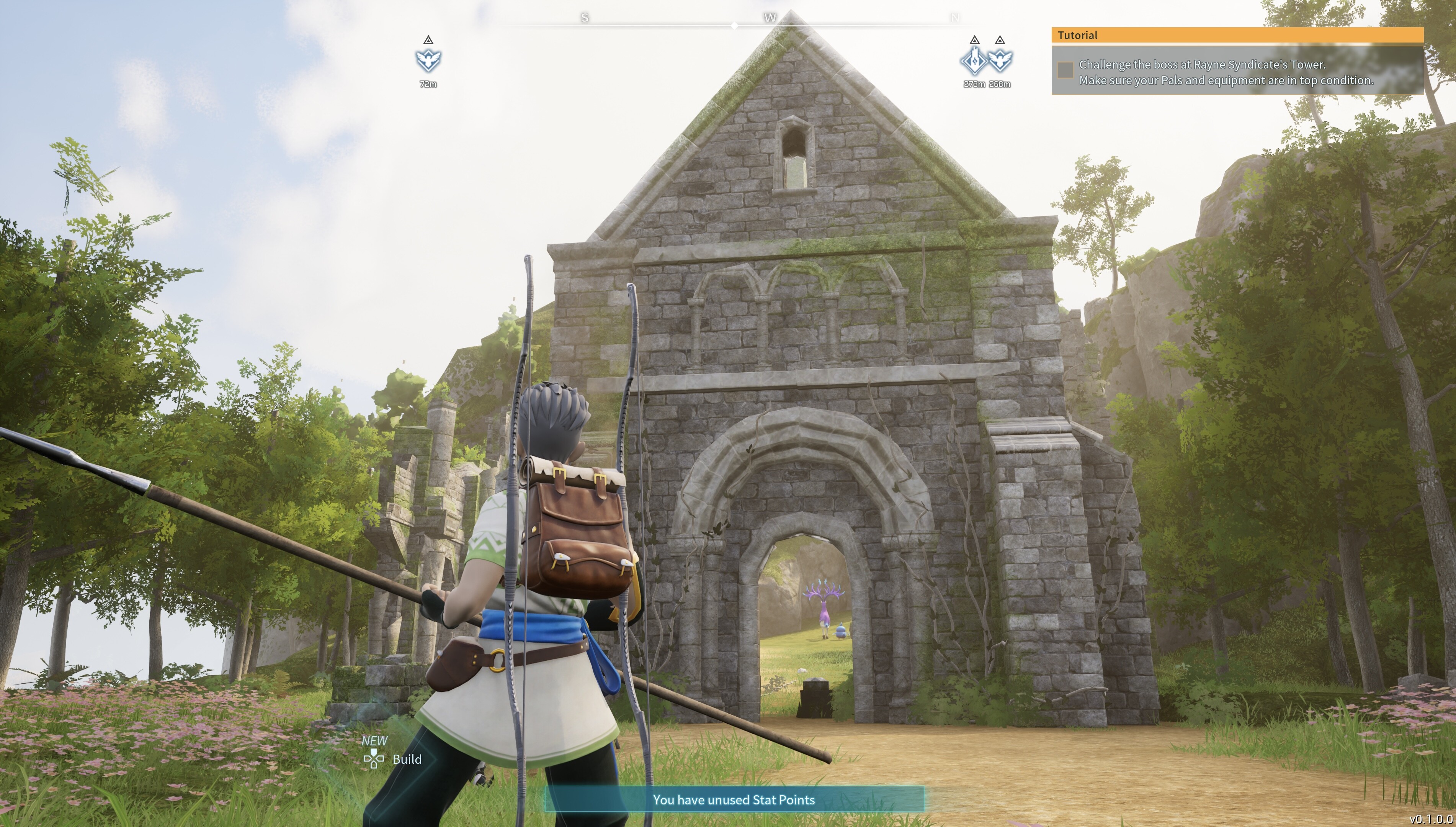Select the fast travel marker 72m away
Image resolution: width=1456 pixels, height=827 pixels.
coord(428,60)
